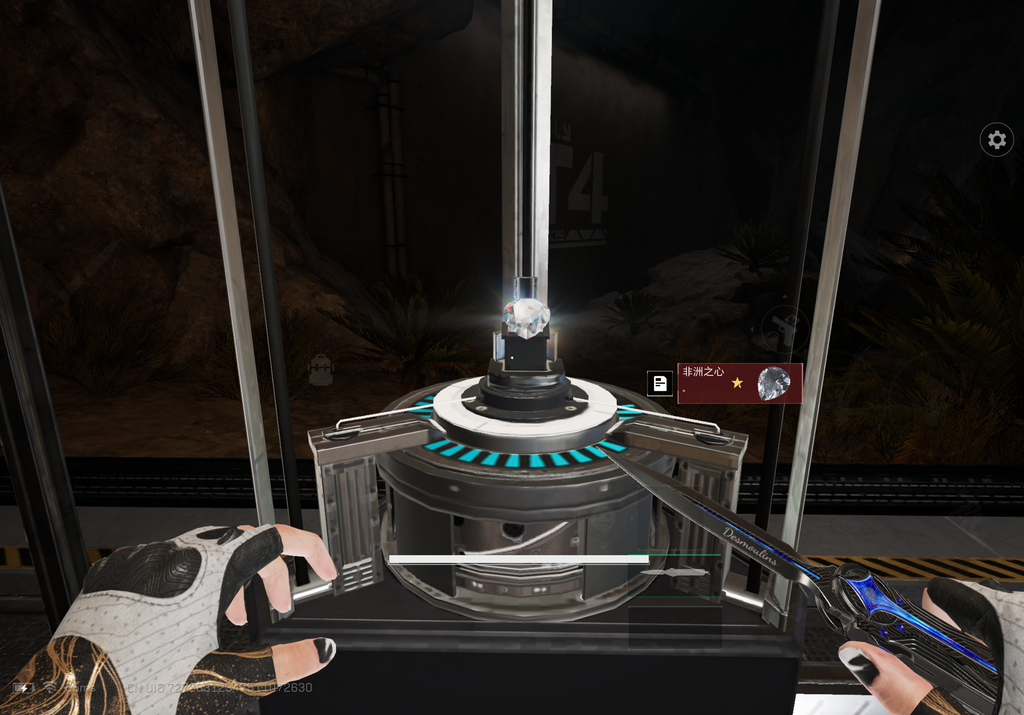Open the settings gear menu
The height and width of the screenshot is (715, 1024).
pos(996,140)
